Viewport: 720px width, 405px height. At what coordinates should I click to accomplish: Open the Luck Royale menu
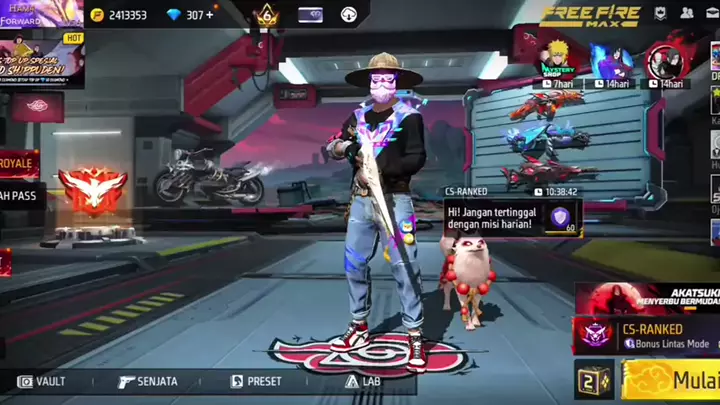pyautogui.click(x=18, y=163)
